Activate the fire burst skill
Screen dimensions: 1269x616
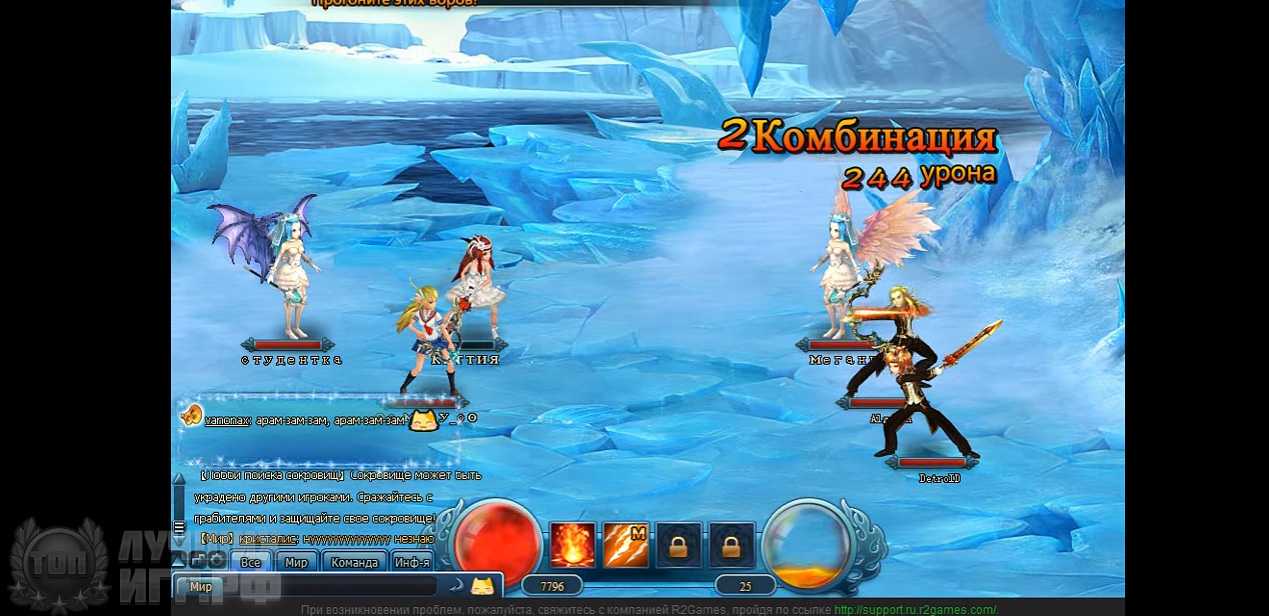coord(572,546)
